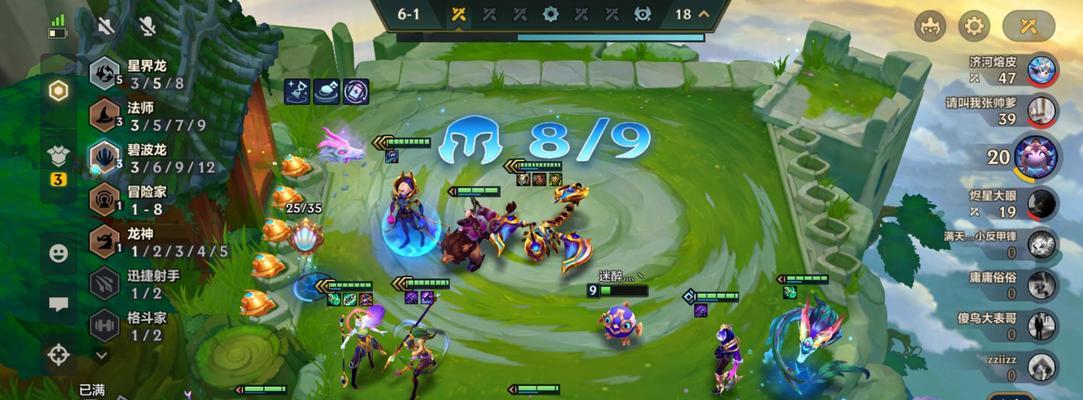
Task: Open the 法师 trait details
Action: click(105, 116)
